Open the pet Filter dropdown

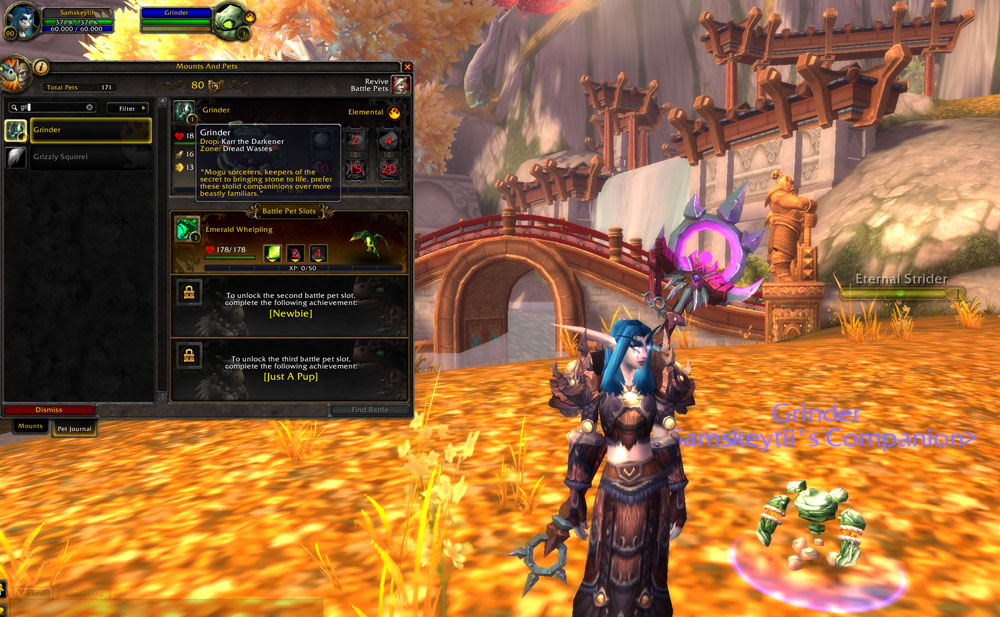tap(128, 108)
